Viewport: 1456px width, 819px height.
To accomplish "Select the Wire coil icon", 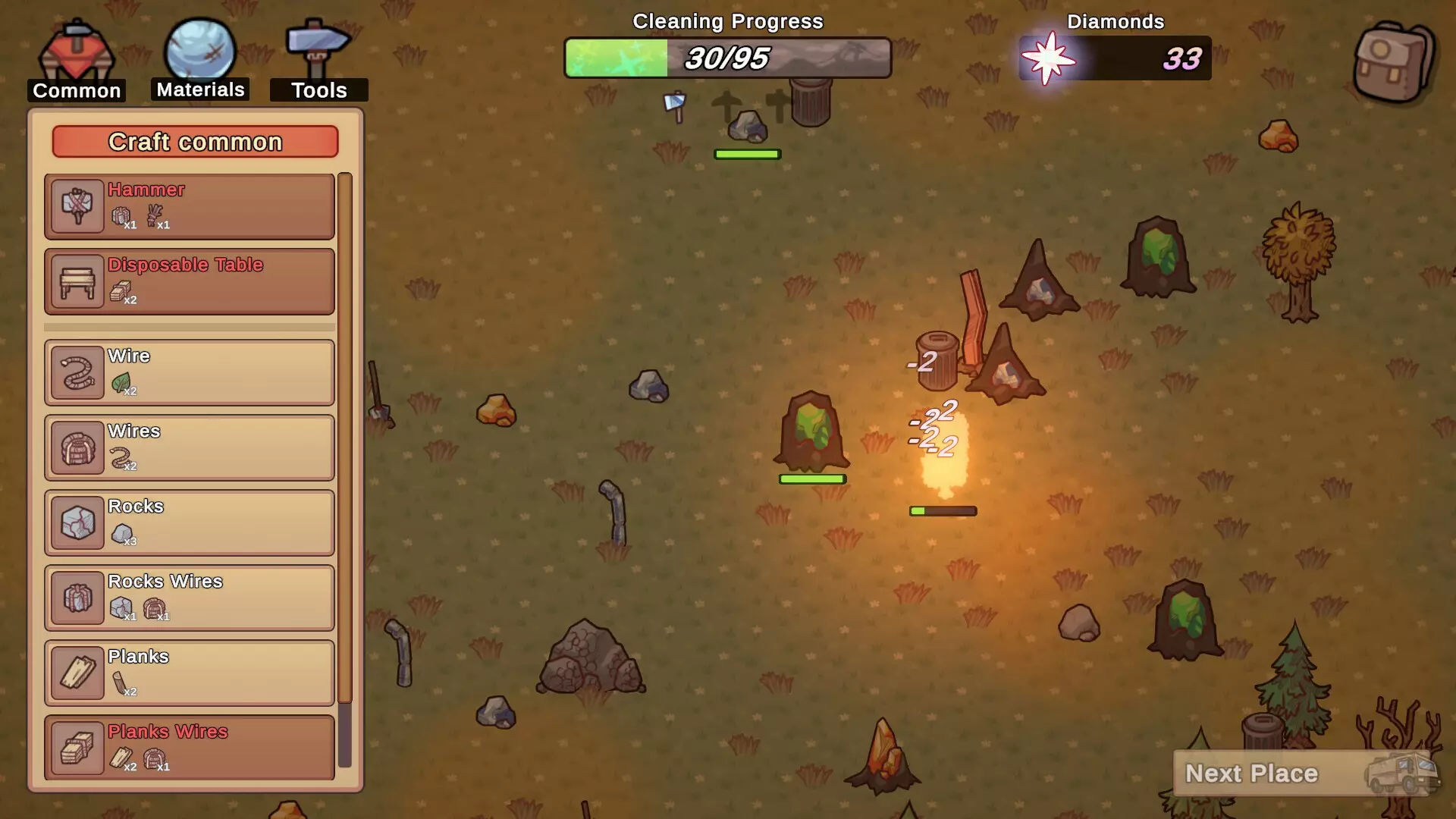I will 76,372.
